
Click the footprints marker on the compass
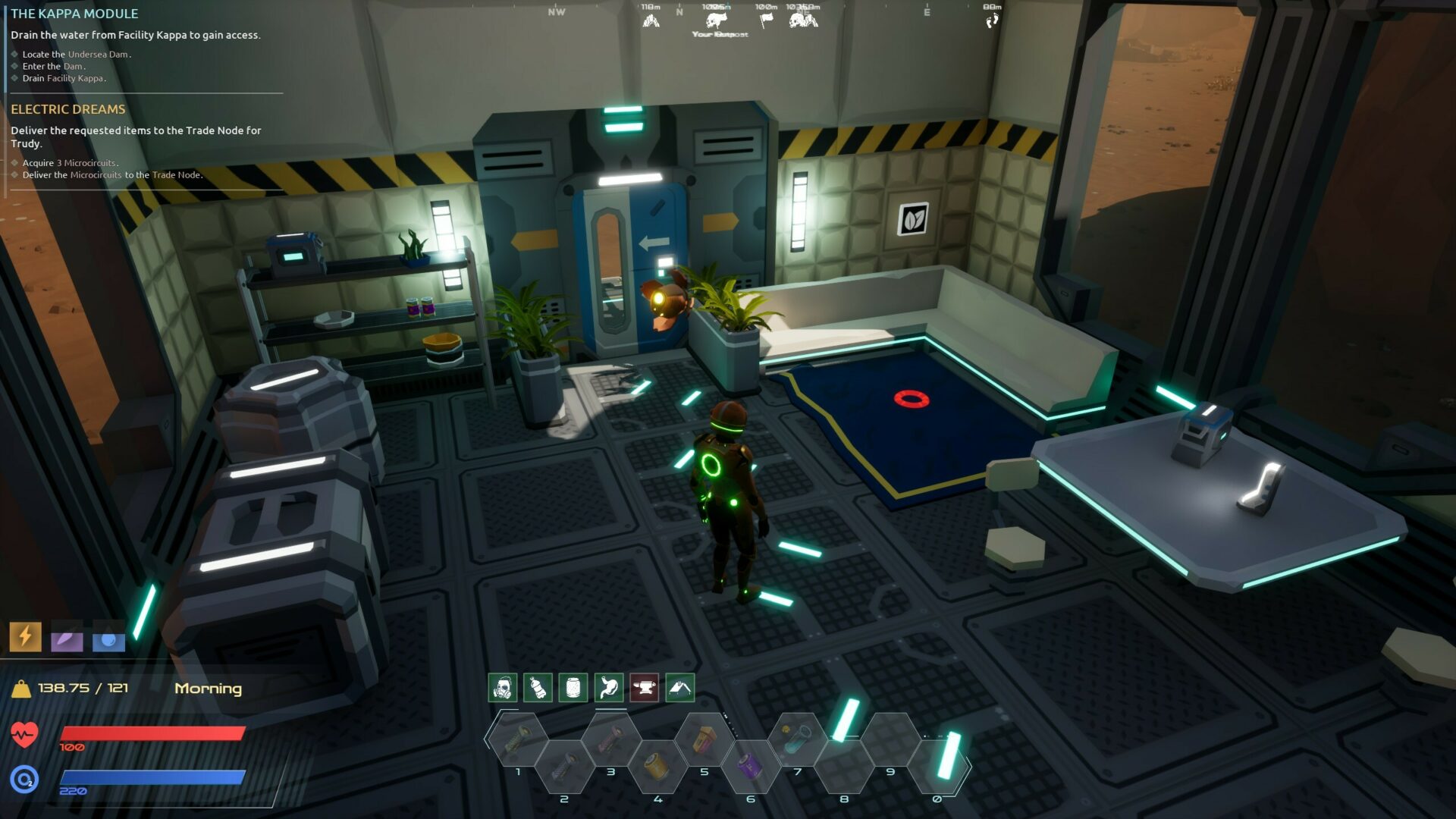click(x=992, y=20)
